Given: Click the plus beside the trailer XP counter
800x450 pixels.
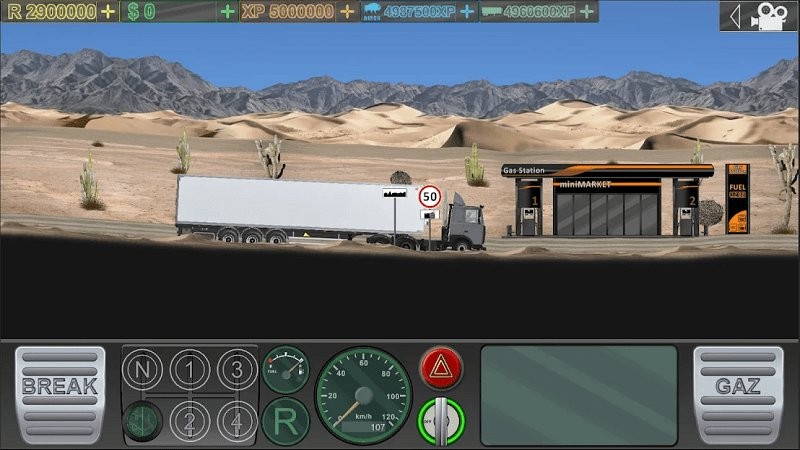Looking at the screenshot, I should 587,12.
